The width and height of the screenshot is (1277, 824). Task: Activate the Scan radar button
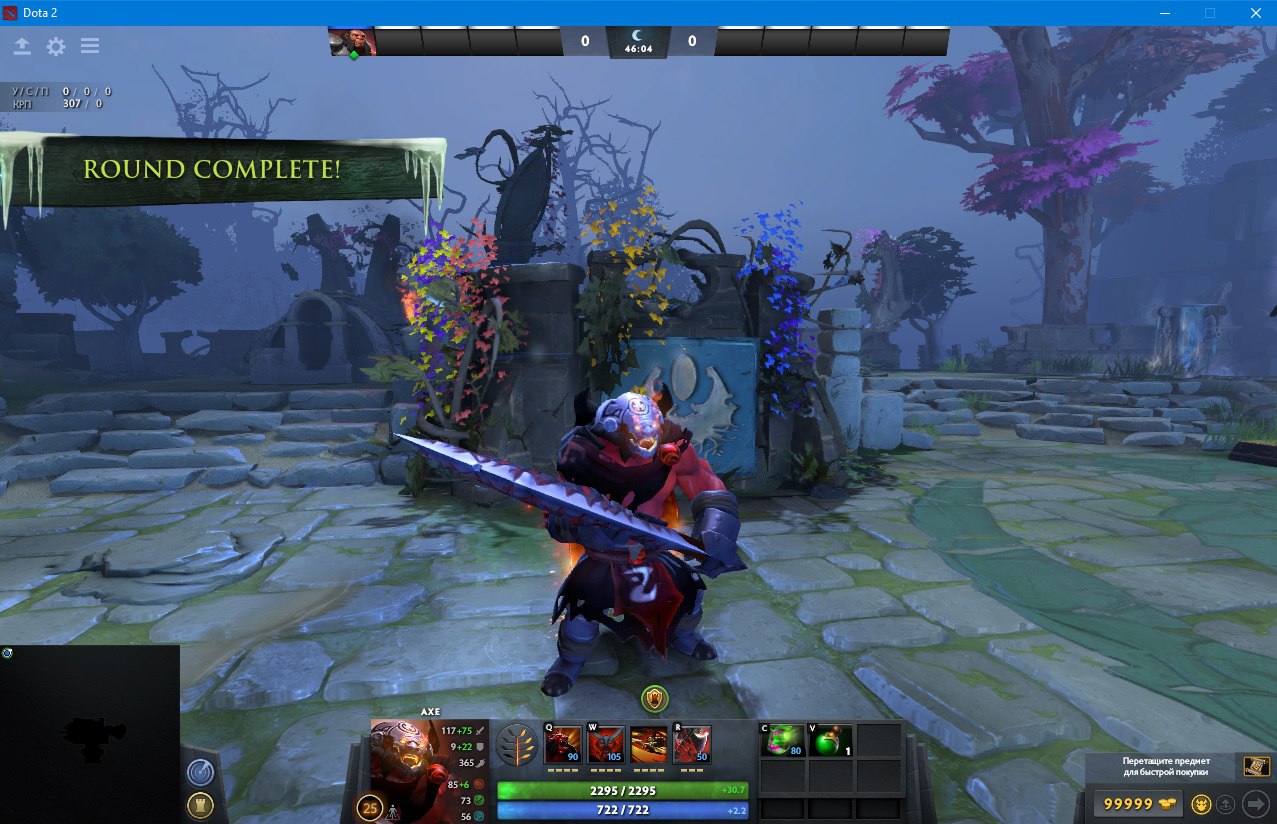[x=199, y=773]
